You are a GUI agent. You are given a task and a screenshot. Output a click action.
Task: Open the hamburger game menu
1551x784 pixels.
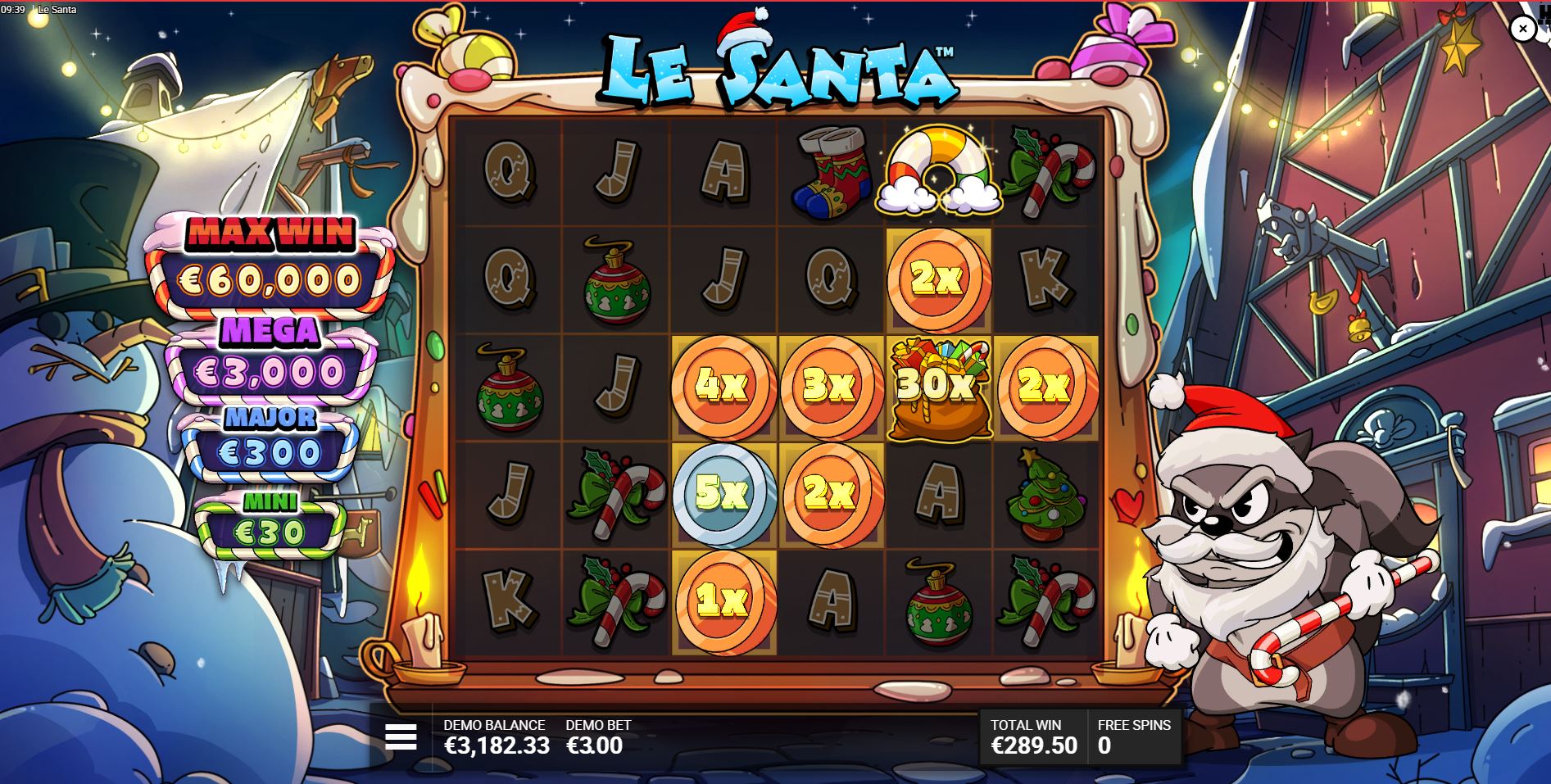tap(401, 736)
